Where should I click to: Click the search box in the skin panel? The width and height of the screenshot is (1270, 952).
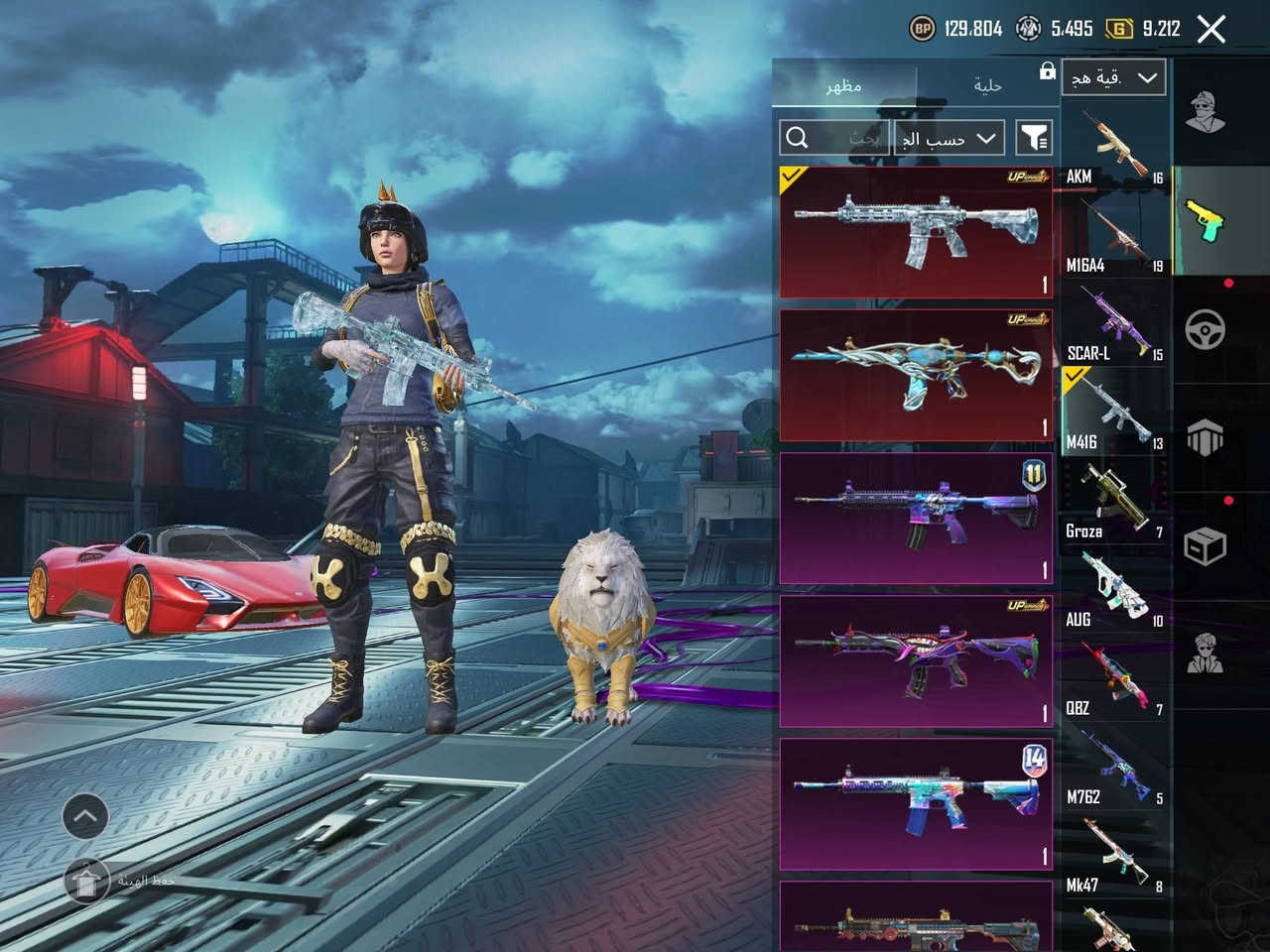coord(835,138)
